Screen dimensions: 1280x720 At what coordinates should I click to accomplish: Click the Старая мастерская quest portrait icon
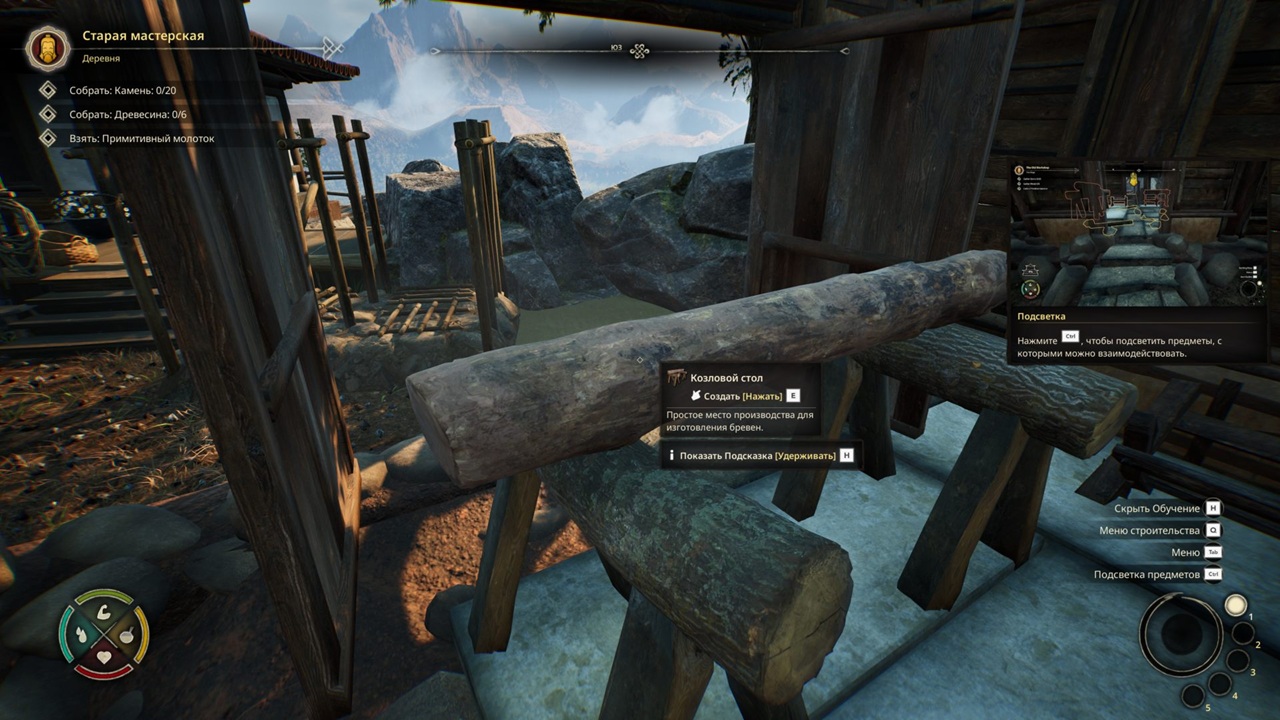pos(47,47)
